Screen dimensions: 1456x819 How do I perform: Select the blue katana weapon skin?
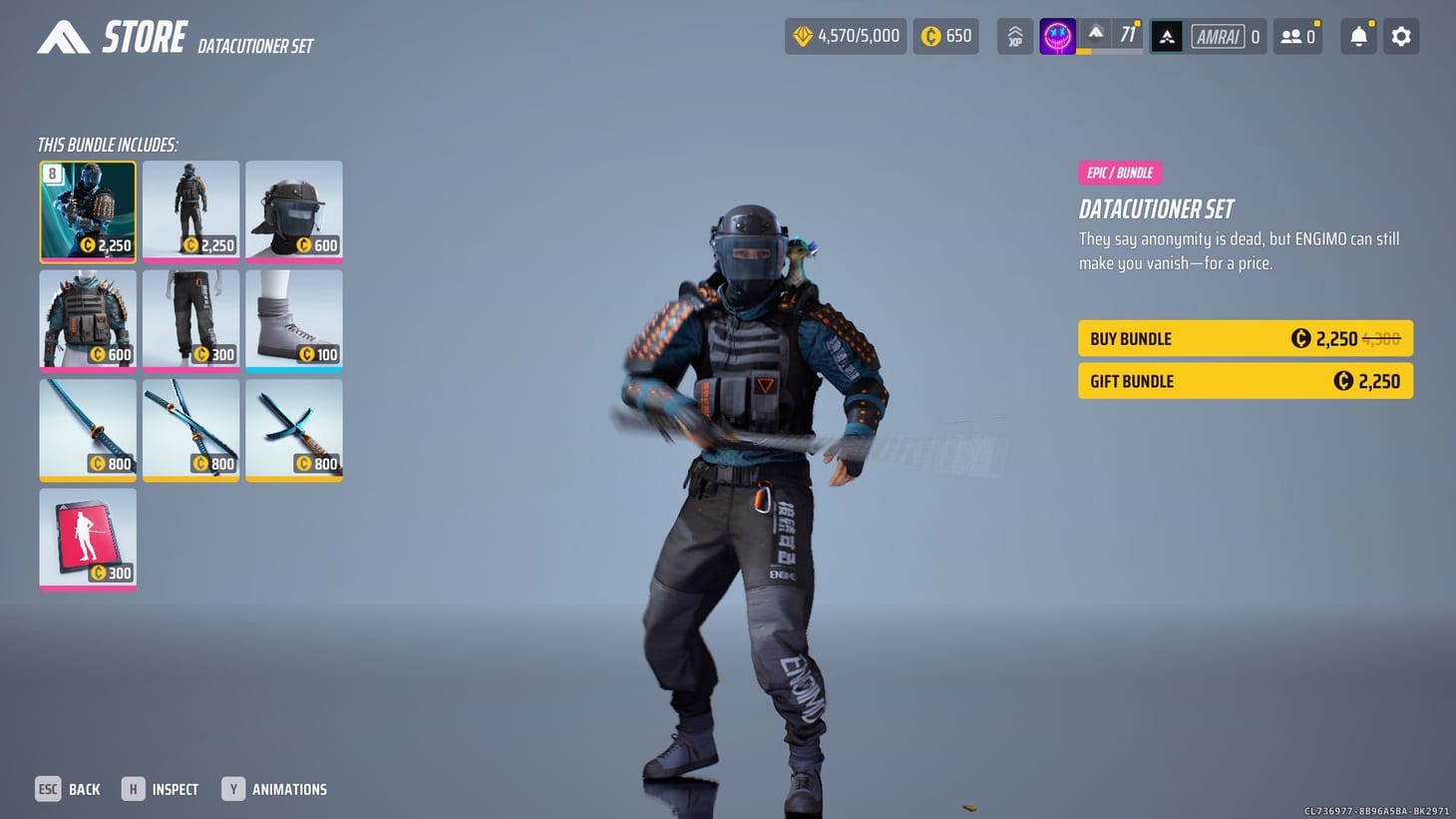tap(87, 430)
